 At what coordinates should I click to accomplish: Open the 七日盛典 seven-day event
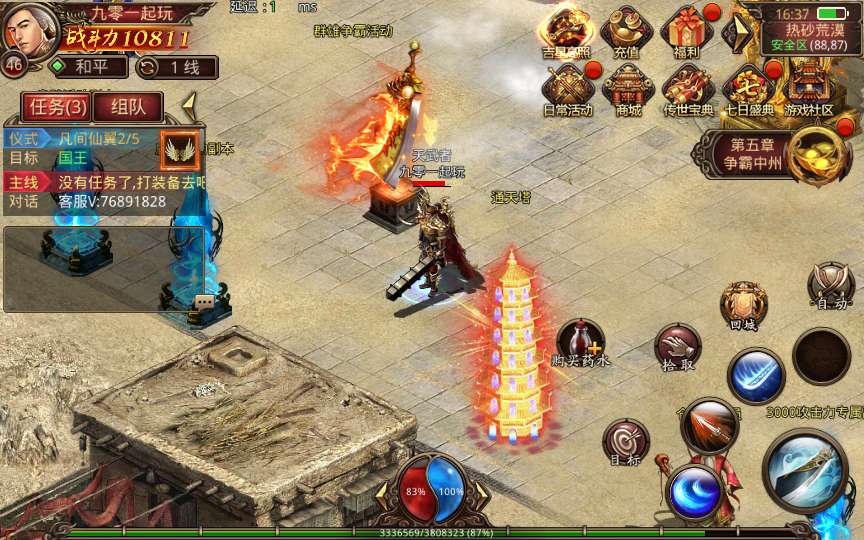(748, 88)
